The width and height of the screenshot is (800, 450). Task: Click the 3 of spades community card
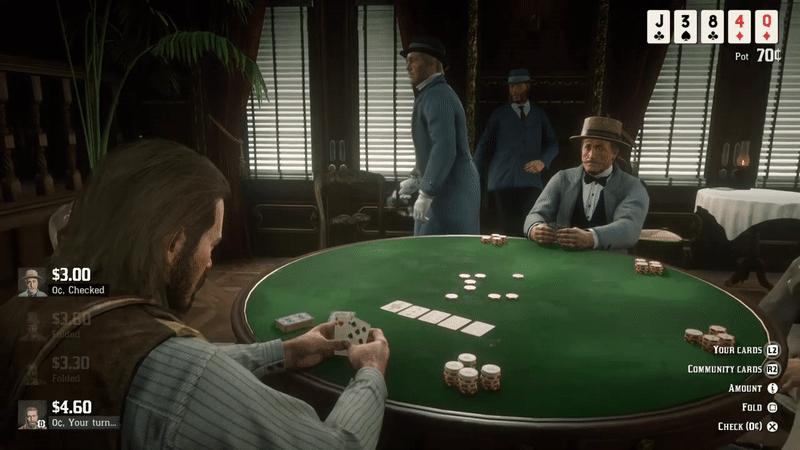point(685,26)
